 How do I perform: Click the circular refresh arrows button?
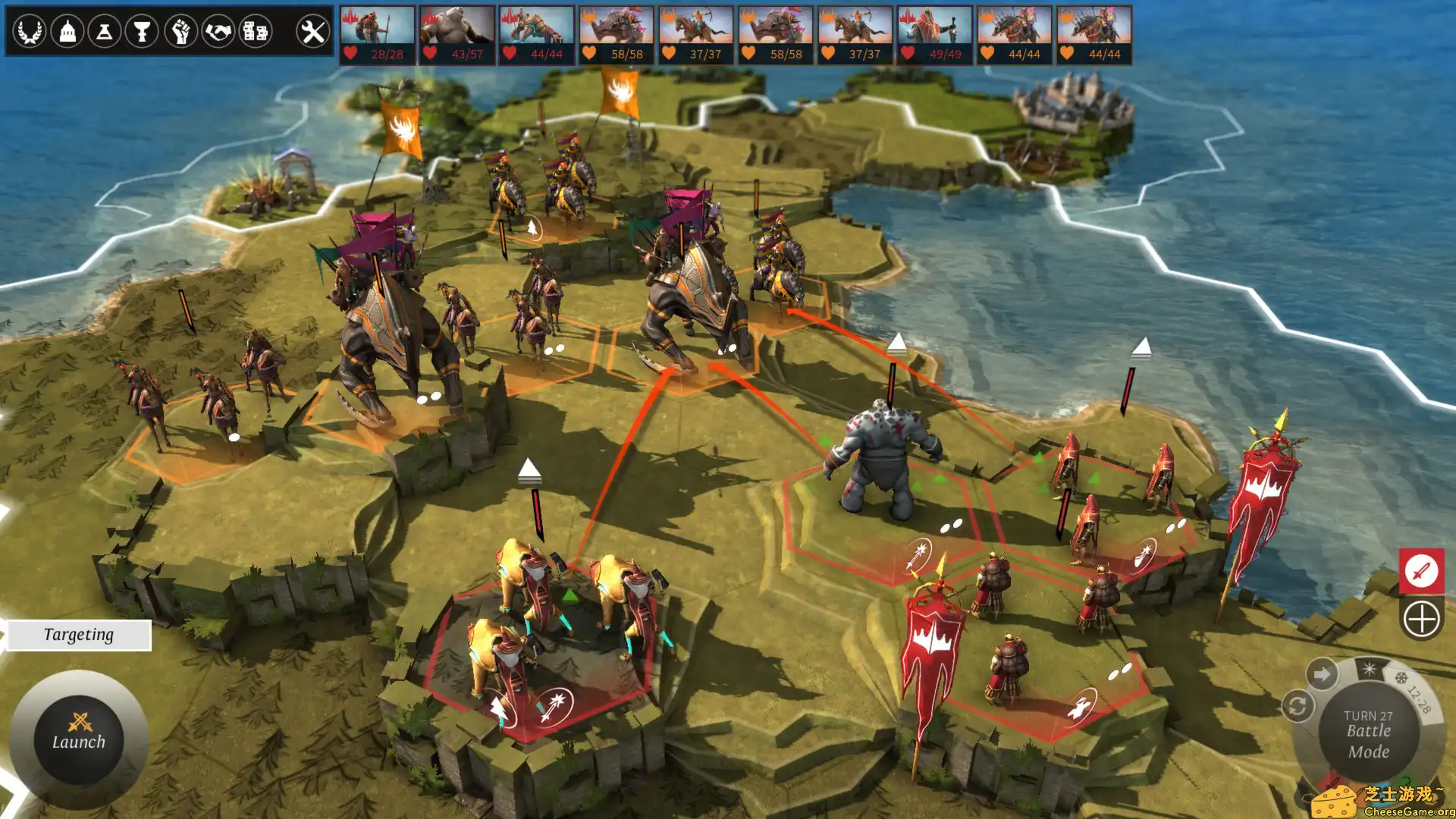(x=1297, y=707)
